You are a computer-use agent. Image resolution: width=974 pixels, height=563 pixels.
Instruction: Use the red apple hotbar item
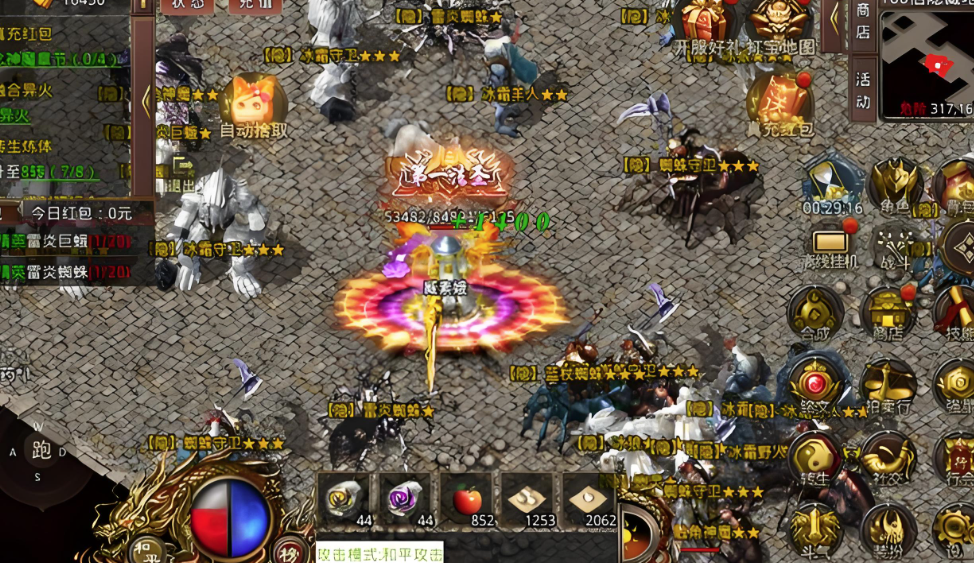[467, 499]
